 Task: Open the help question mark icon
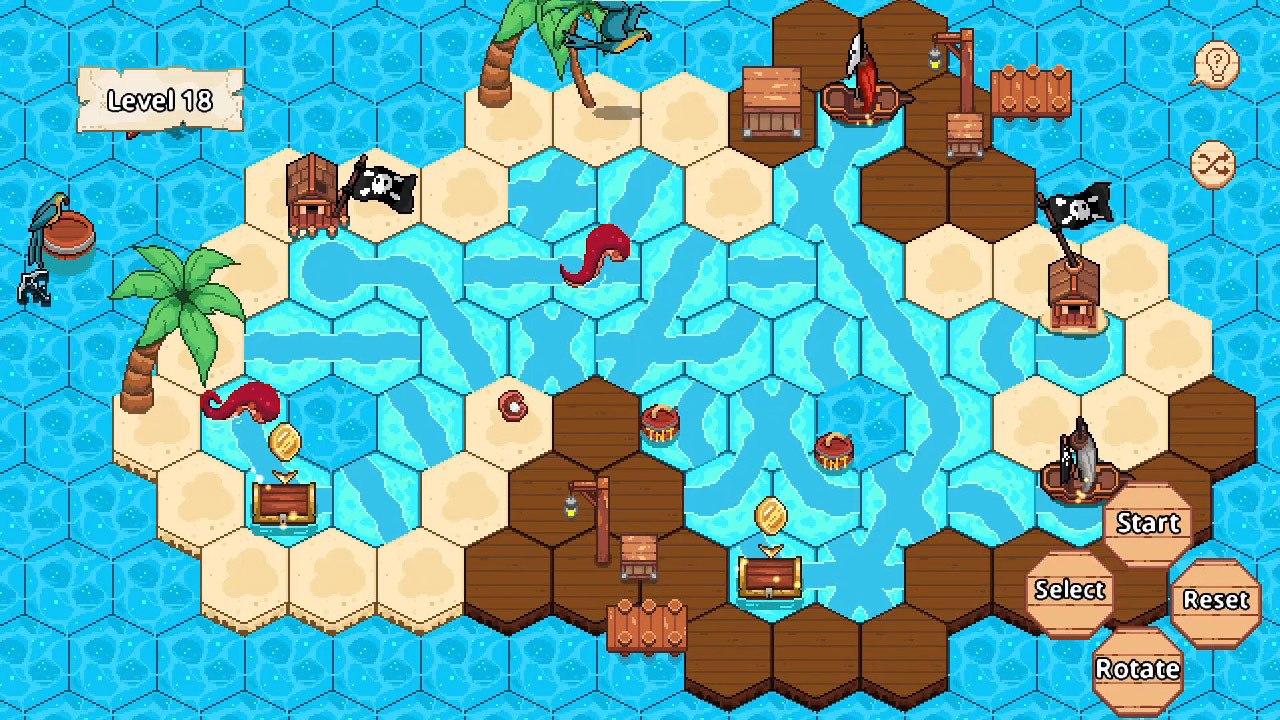(x=1216, y=64)
